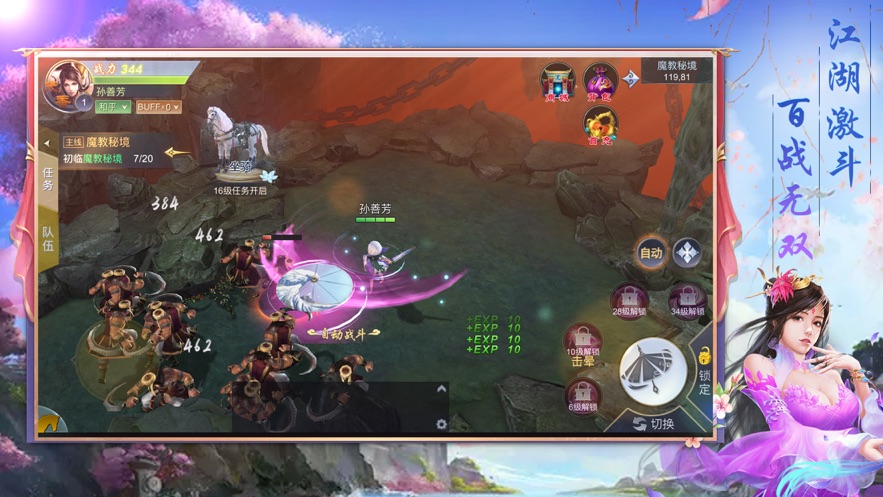Image resolution: width=883 pixels, height=497 pixels.
Task: Click the 切换 switch button
Action: pyautogui.click(x=654, y=424)
